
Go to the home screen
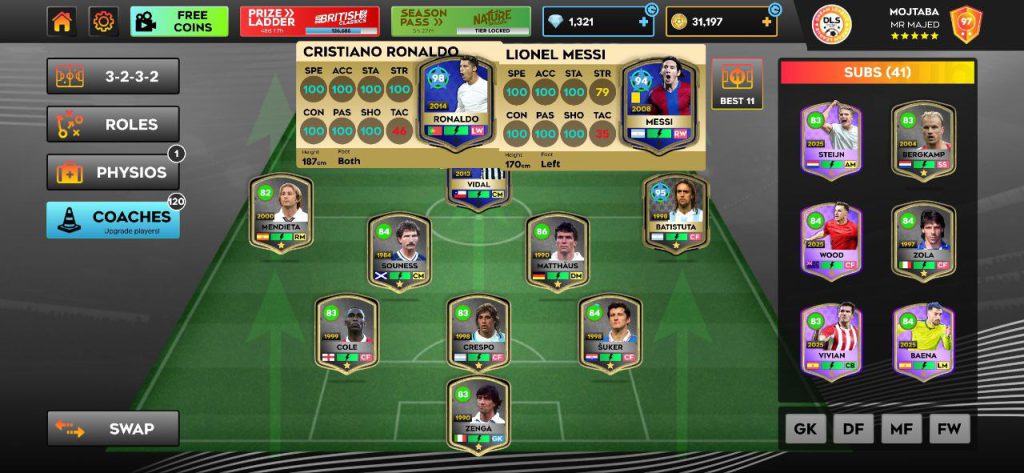(62, 21)
